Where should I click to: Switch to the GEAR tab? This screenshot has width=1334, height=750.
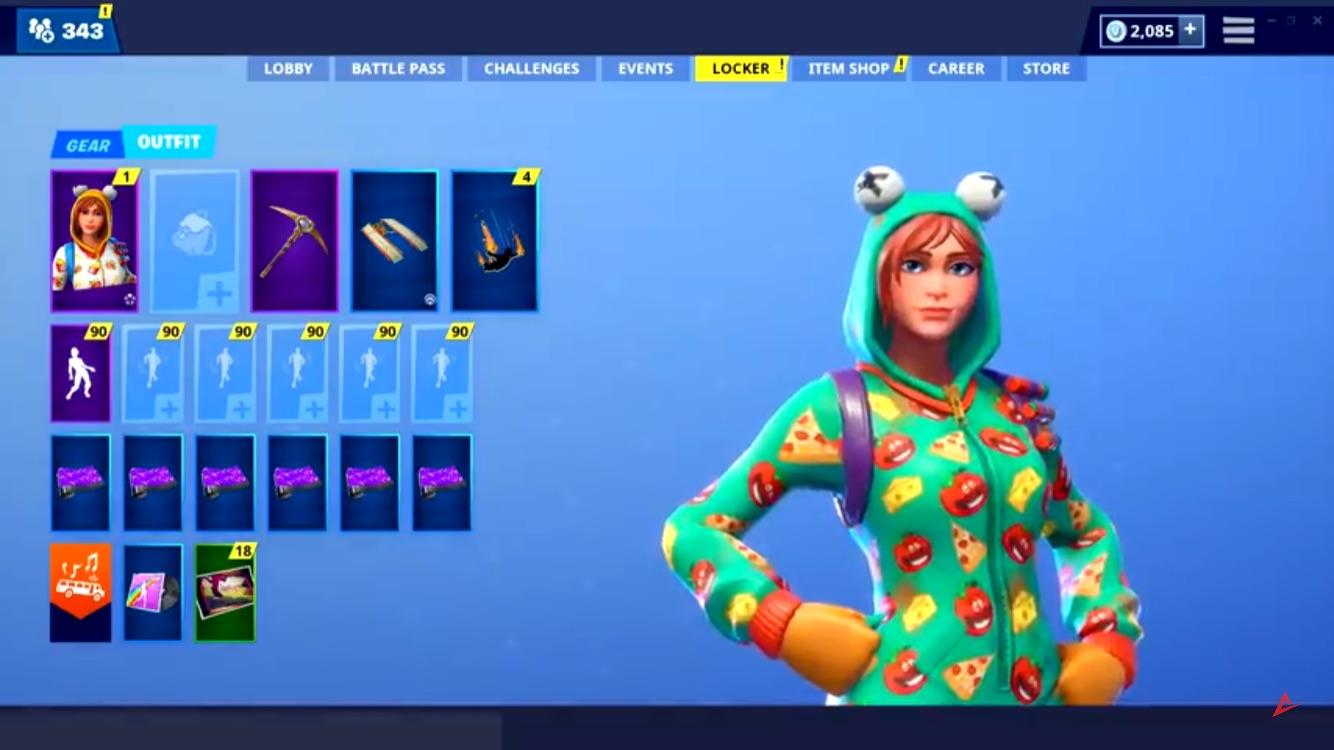88,144
